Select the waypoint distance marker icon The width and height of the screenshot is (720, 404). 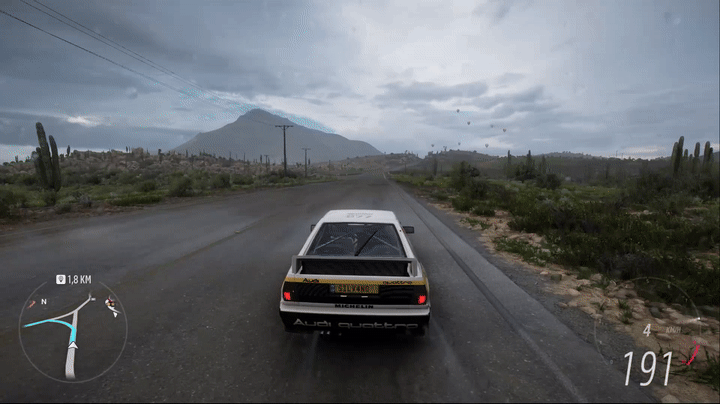click(x=60, y=280)
